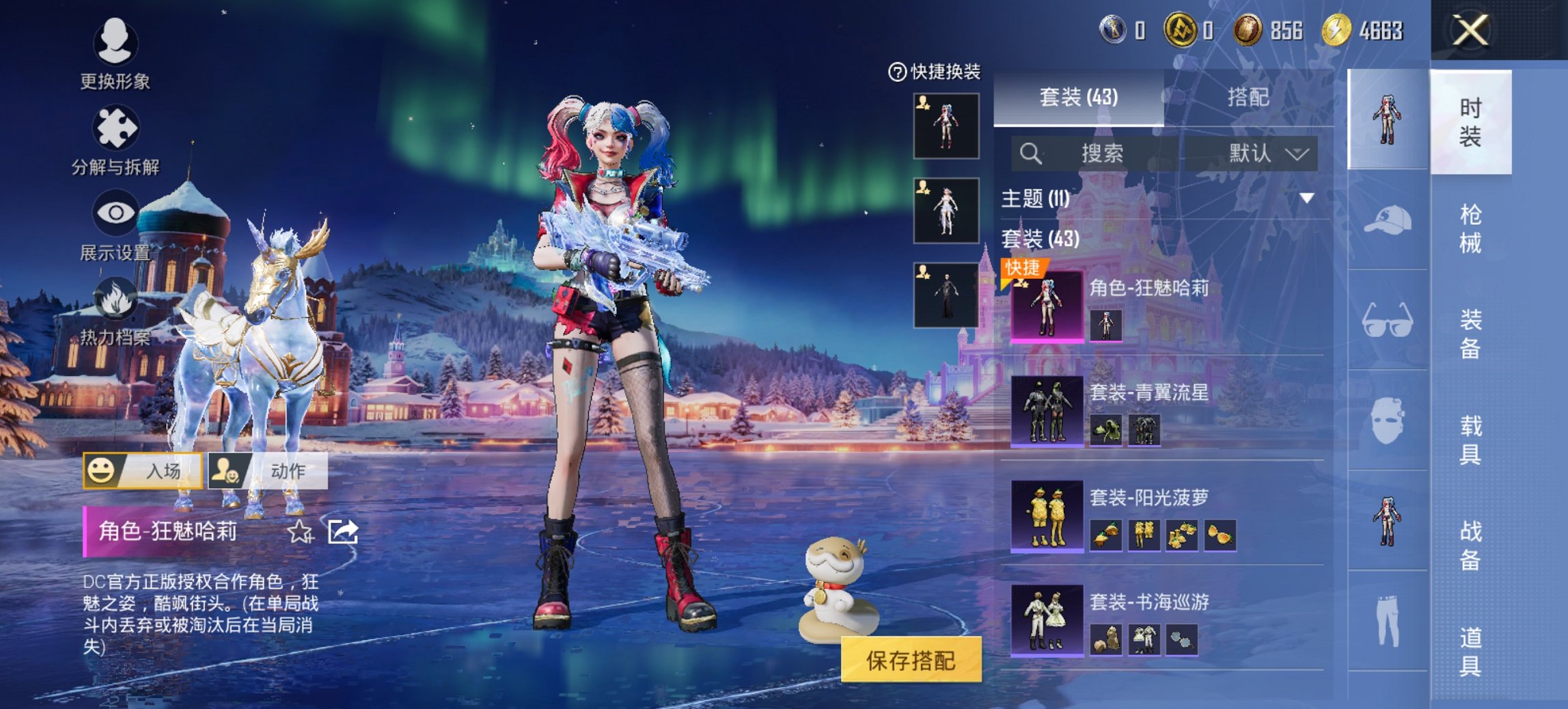Viewport: 1568px width, 709px height.
Task: Select the 入场 entrance emote button
Action: [x=143, y=470]
